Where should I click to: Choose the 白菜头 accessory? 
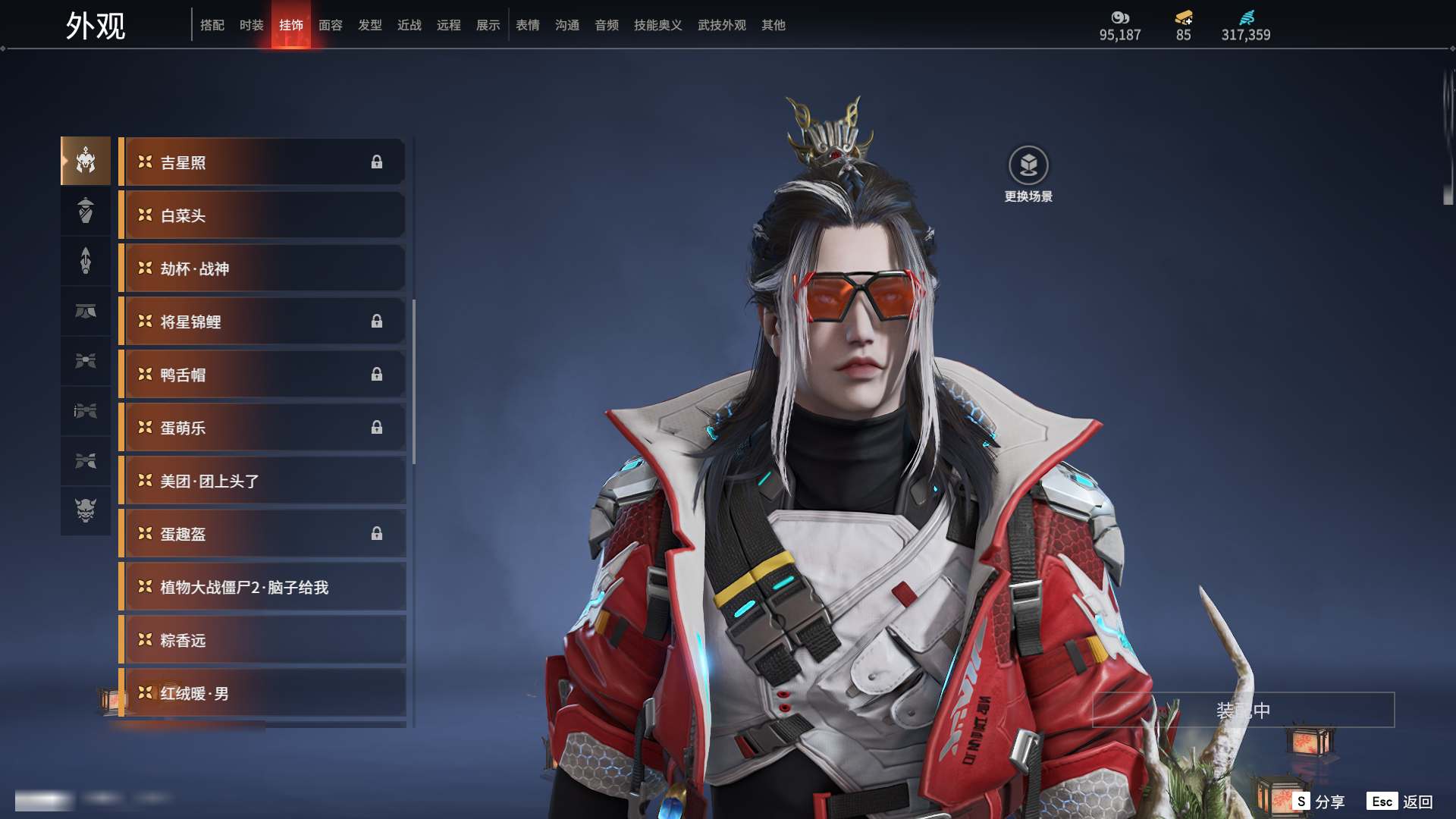262,215
